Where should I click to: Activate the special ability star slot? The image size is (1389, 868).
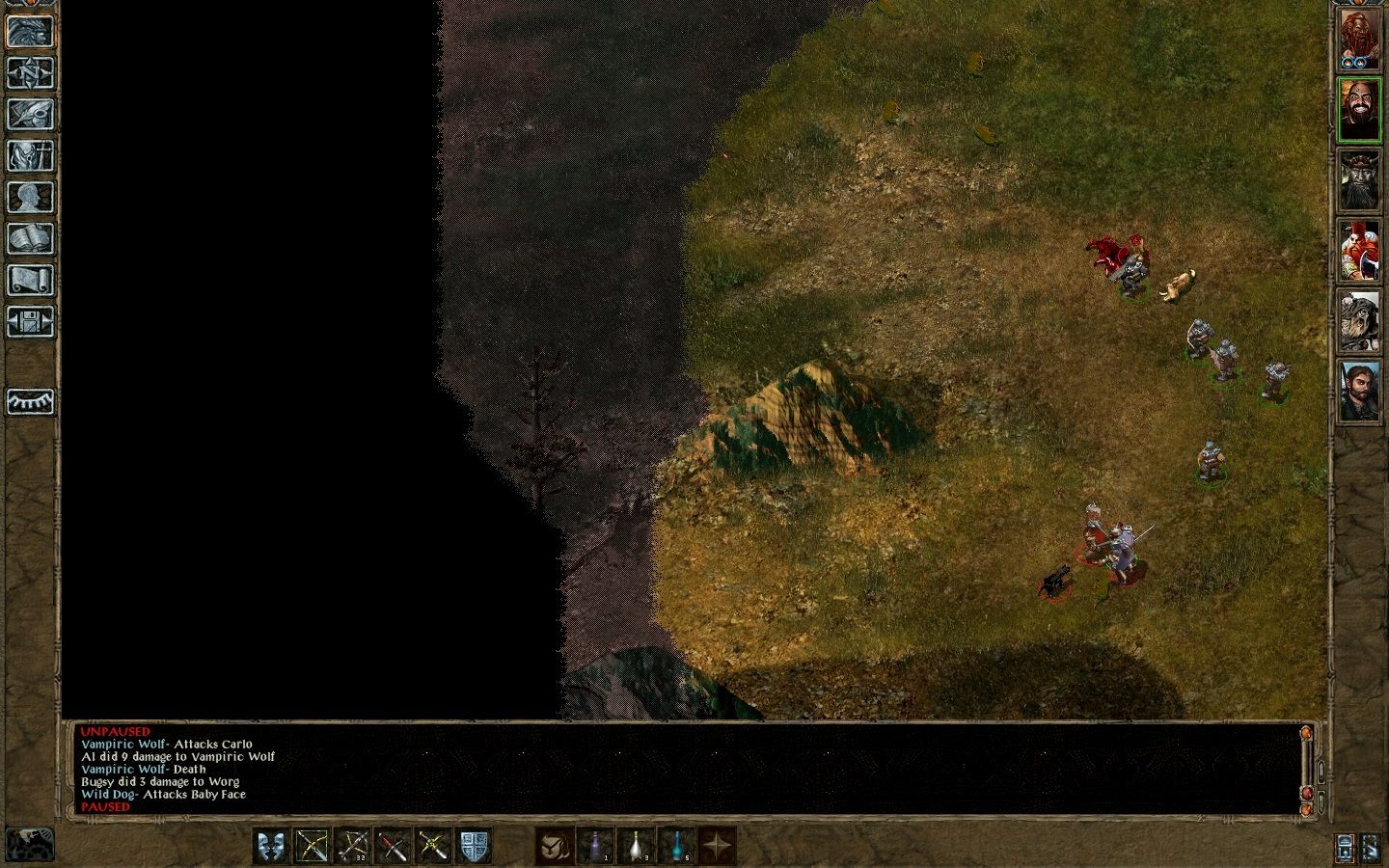tap(718, 848)
